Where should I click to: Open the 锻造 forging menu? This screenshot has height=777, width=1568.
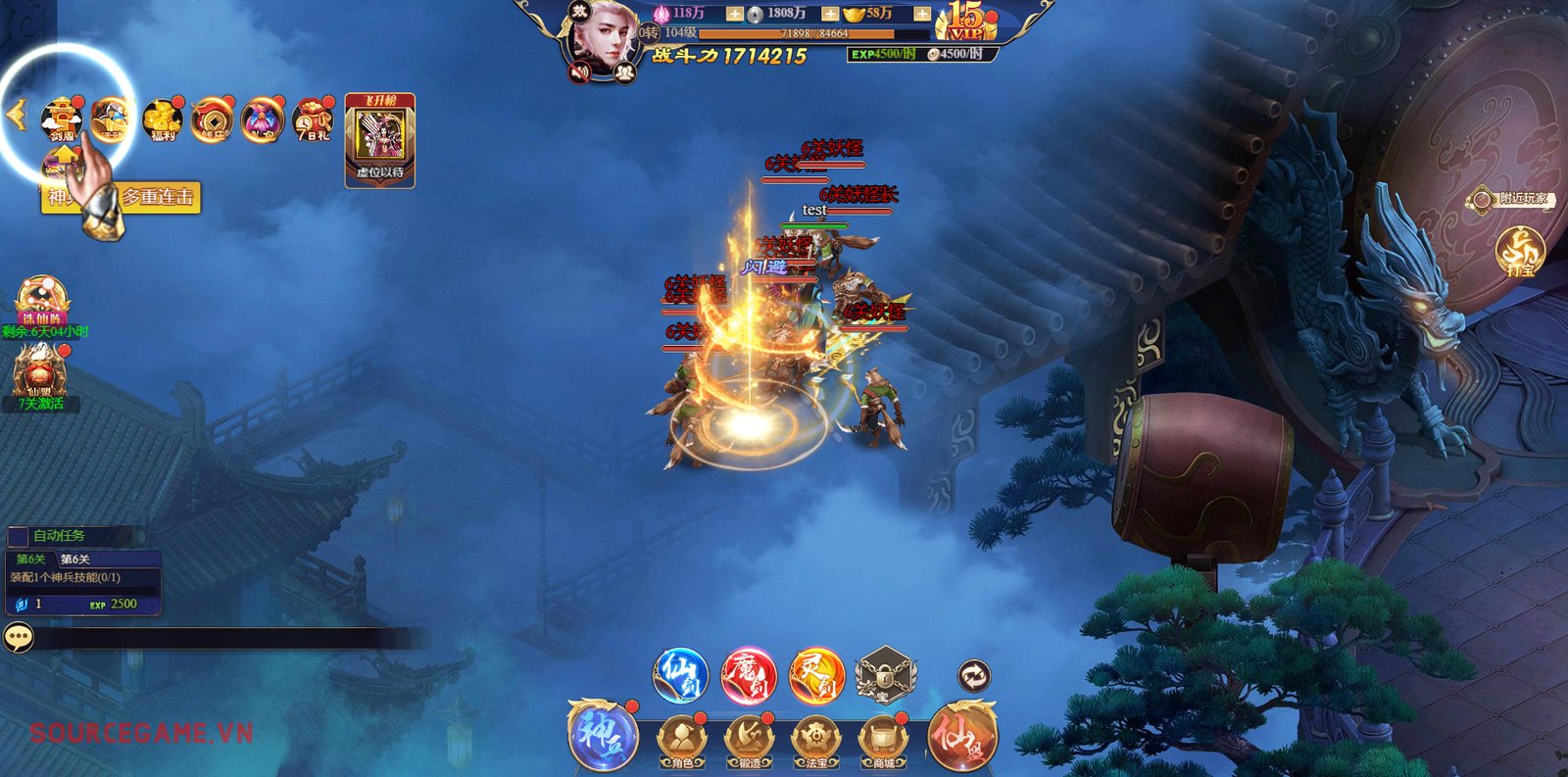[749, 741]
